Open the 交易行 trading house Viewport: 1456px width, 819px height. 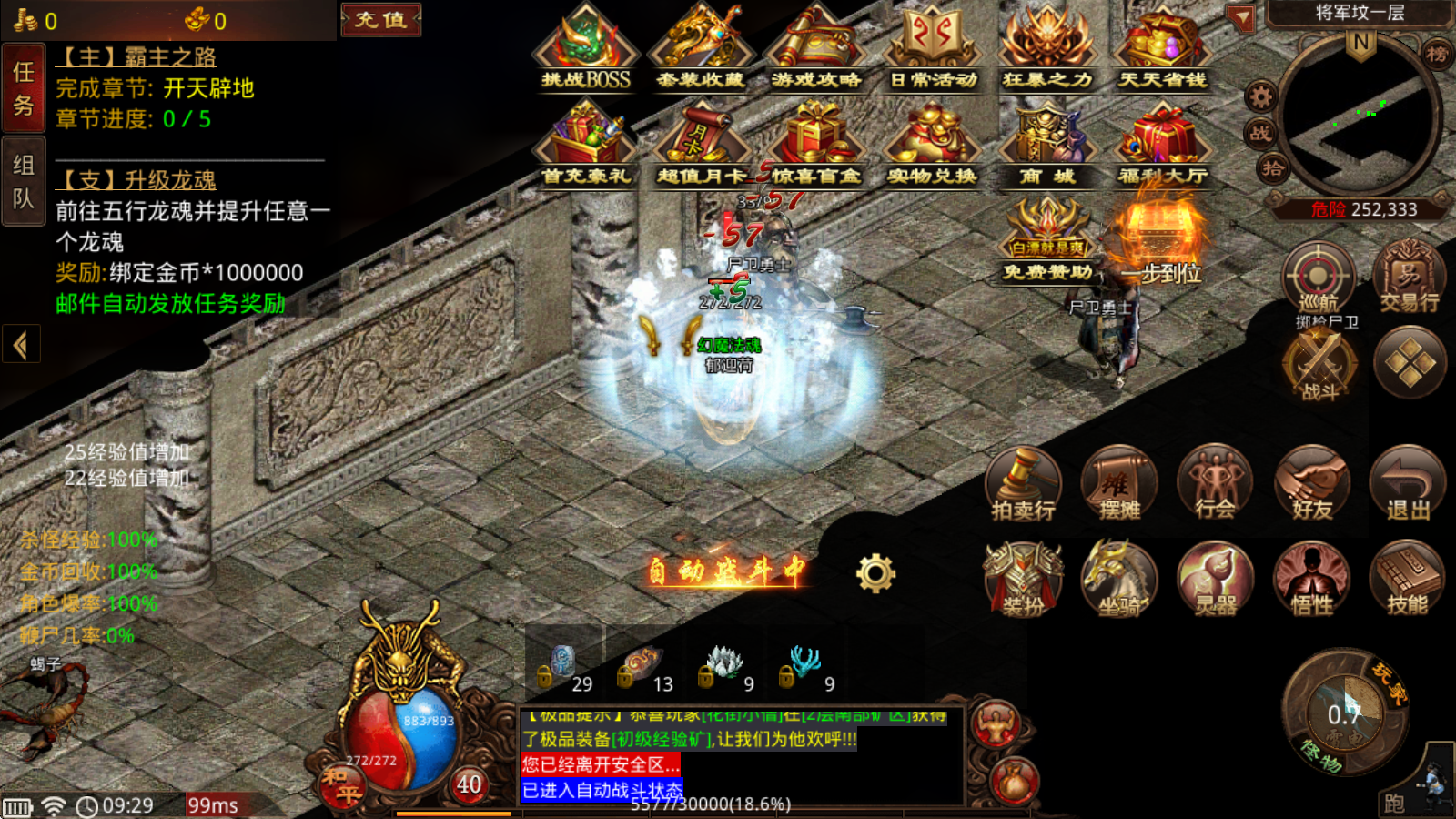[1409, 278]
